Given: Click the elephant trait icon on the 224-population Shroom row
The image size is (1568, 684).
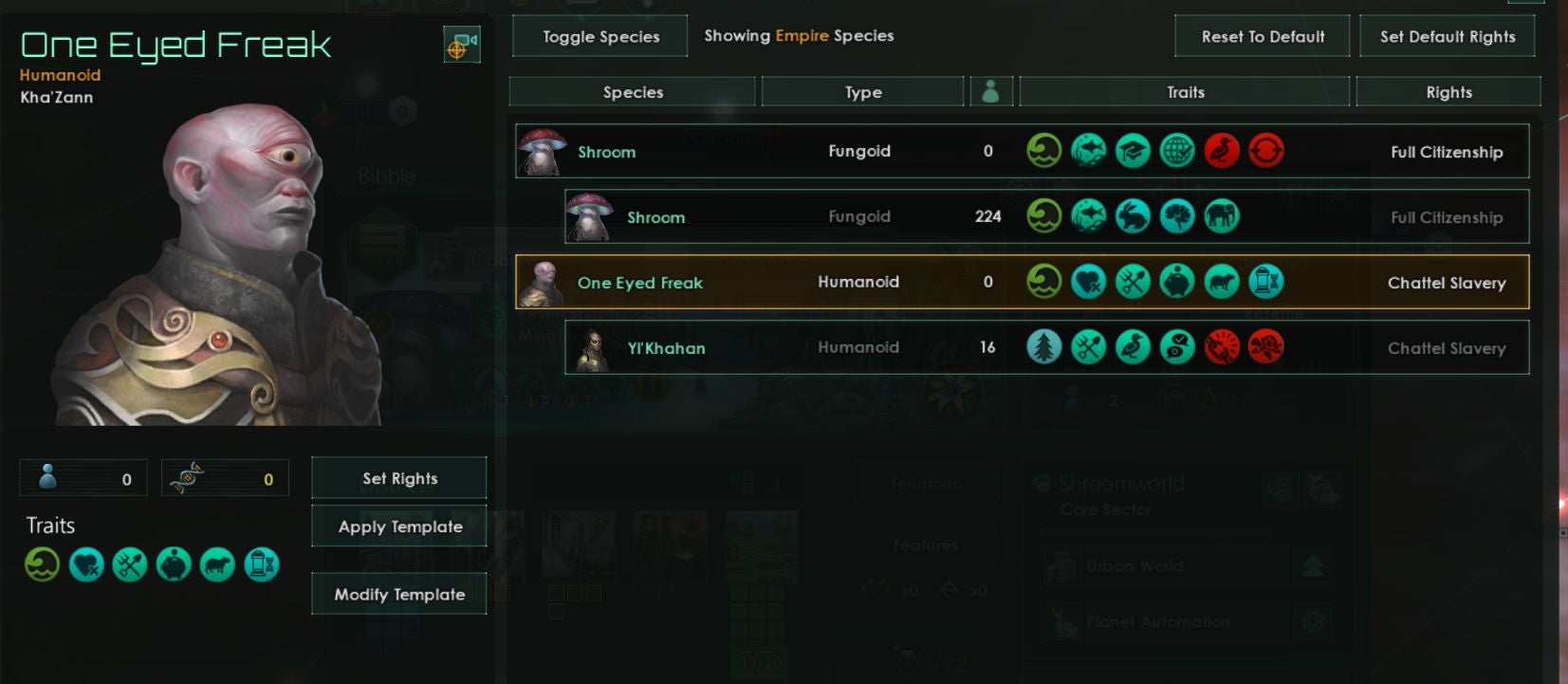Looking at the screenshot, I should [x=1222, y=215].
